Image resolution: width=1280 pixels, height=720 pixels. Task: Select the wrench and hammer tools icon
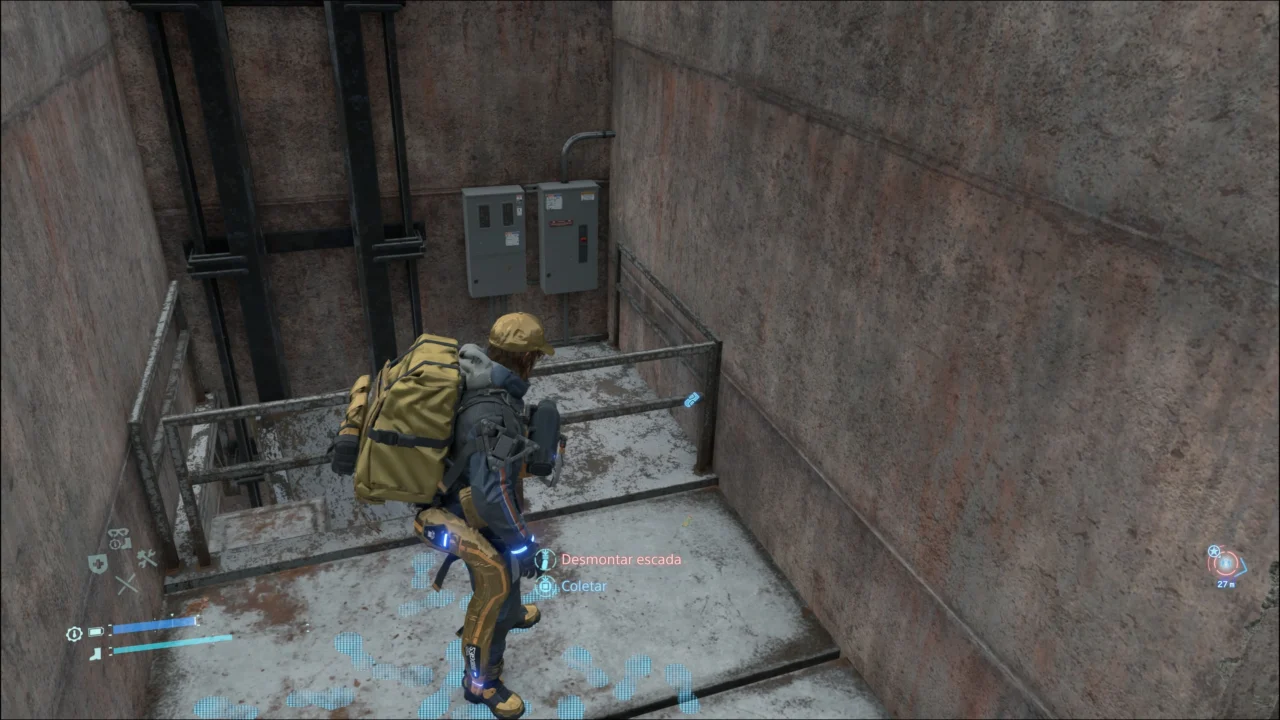pyautogui.click(x=147, y=559)
